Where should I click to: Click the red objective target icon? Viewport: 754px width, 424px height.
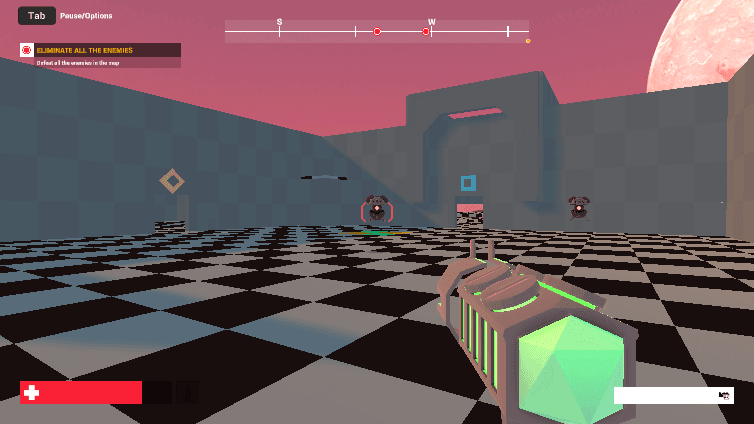click(x=27, y=50)
